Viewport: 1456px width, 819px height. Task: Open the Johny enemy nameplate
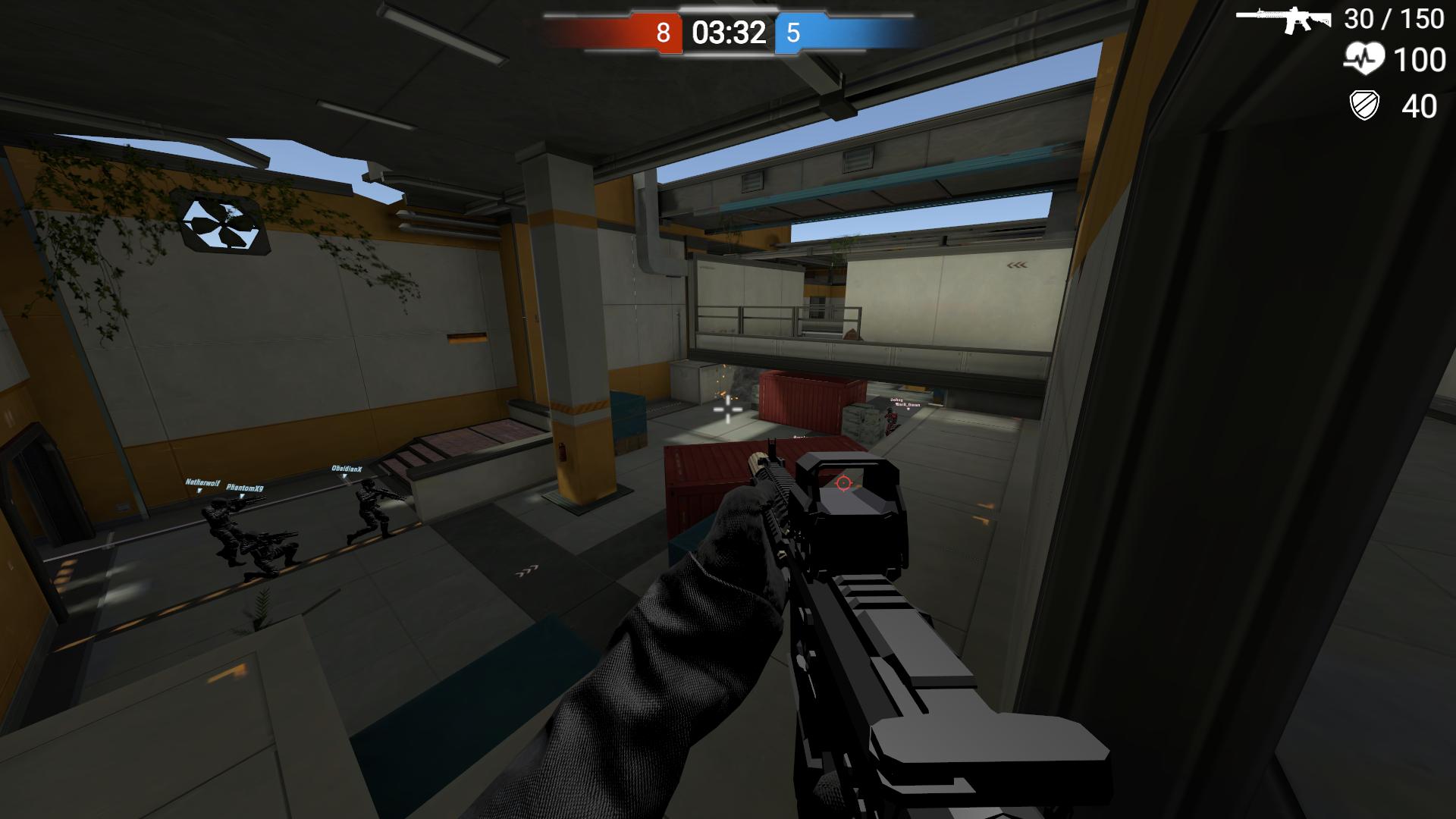(898, 400)
